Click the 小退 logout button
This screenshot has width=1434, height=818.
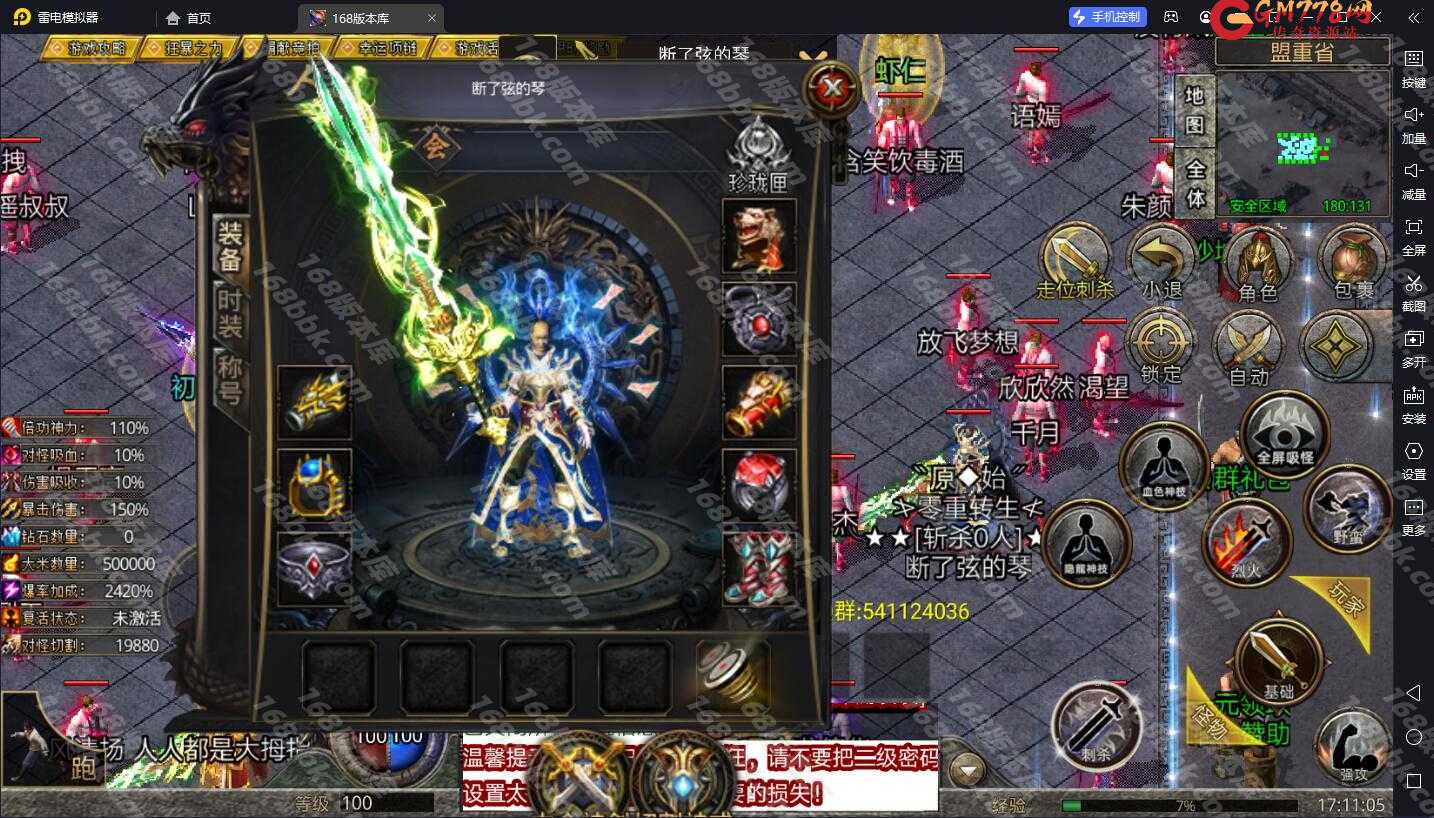(x=1161, y=263)
